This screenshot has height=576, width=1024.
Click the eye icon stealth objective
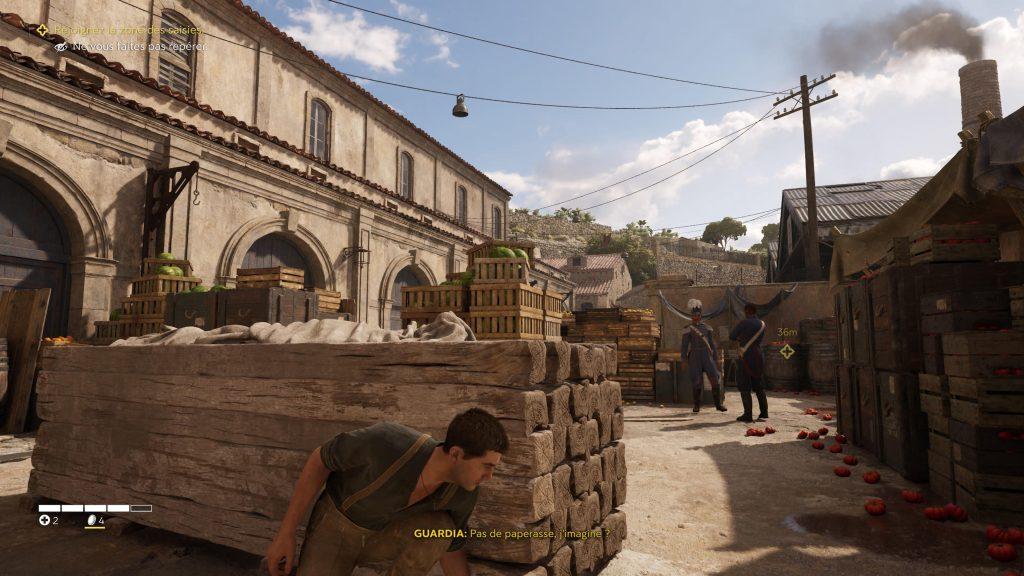coord(61,46)
